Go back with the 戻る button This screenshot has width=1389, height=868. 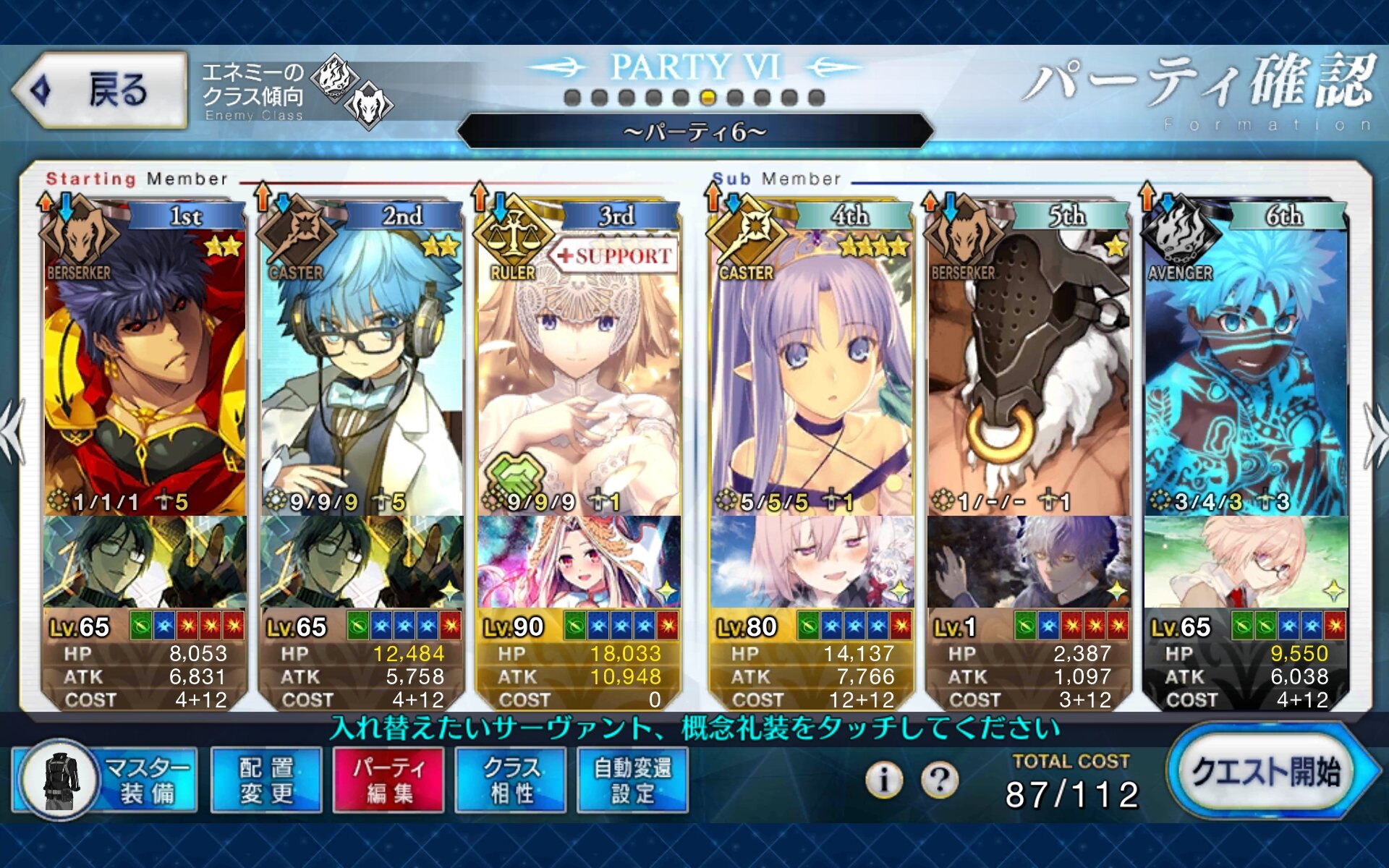pos(100,90)
